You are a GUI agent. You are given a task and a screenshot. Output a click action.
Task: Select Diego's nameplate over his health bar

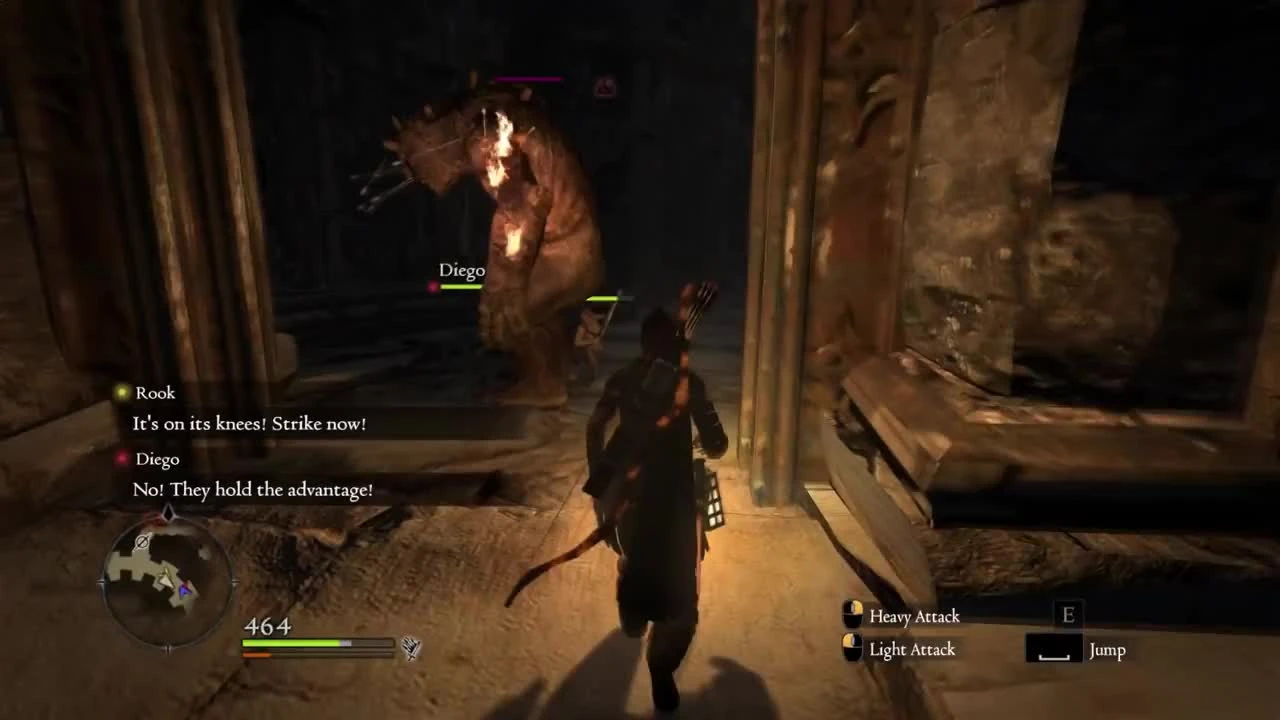click(x=462, y=270)
